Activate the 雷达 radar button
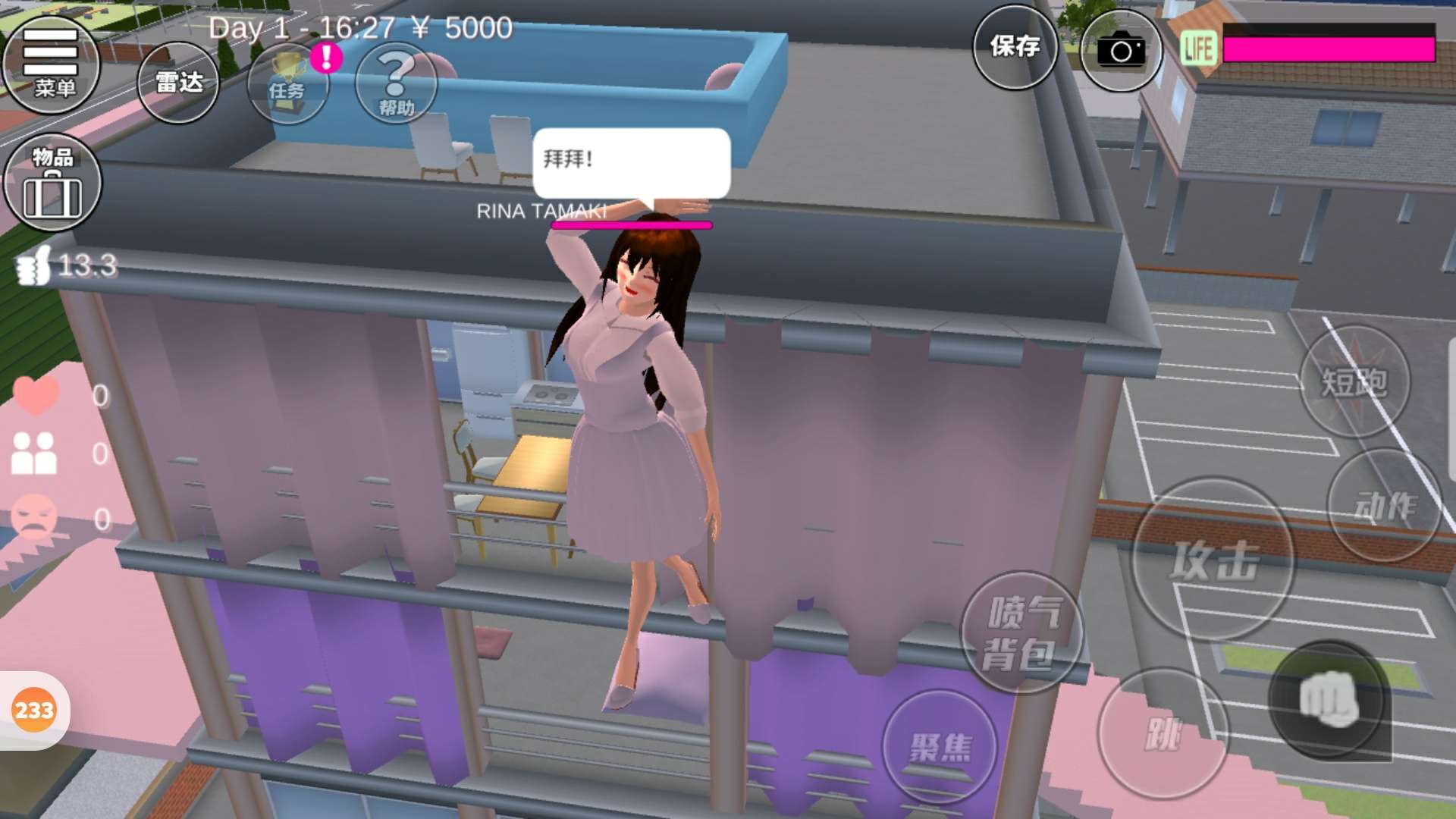1456x819 pixels. [178, 82]
